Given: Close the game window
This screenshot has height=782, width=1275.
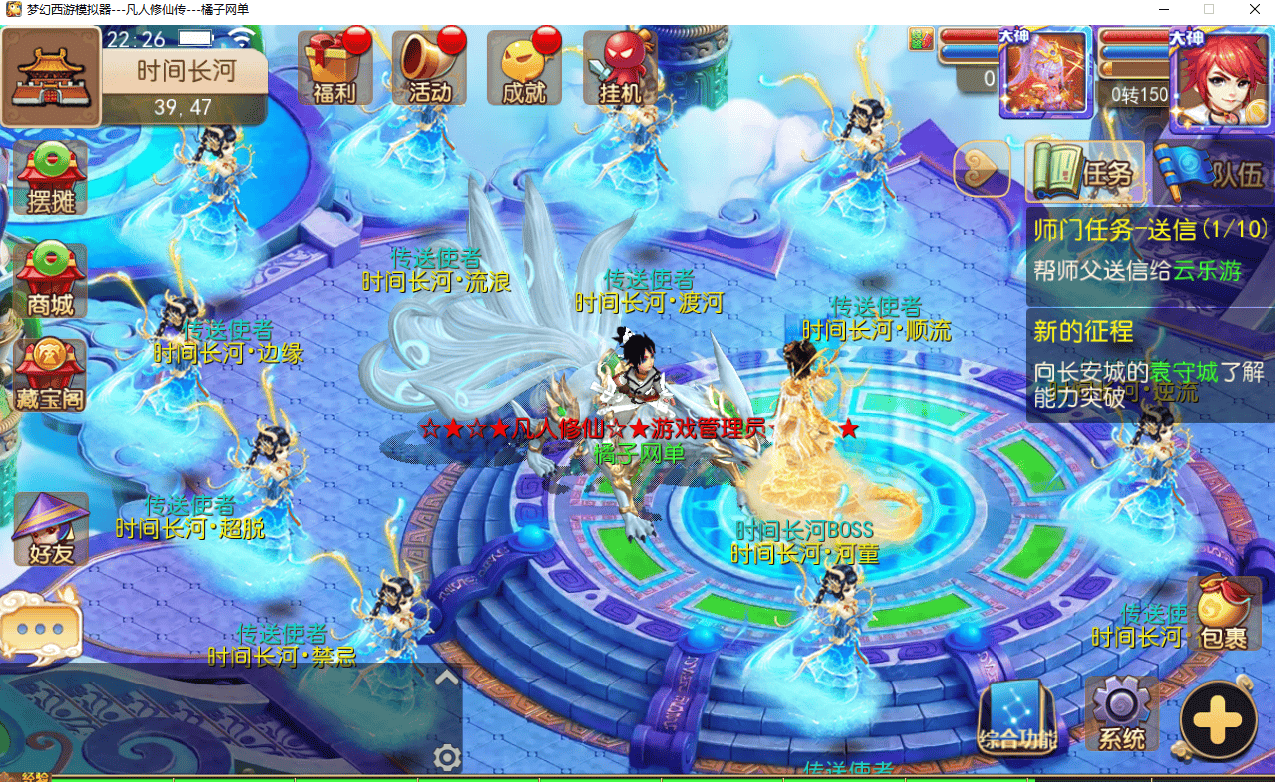Looking at the screenshot, I should [1252, 10].
